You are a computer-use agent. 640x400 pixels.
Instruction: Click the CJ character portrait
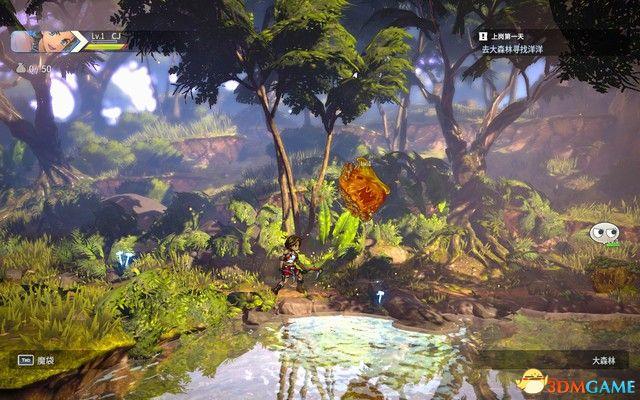click(55, 42)
